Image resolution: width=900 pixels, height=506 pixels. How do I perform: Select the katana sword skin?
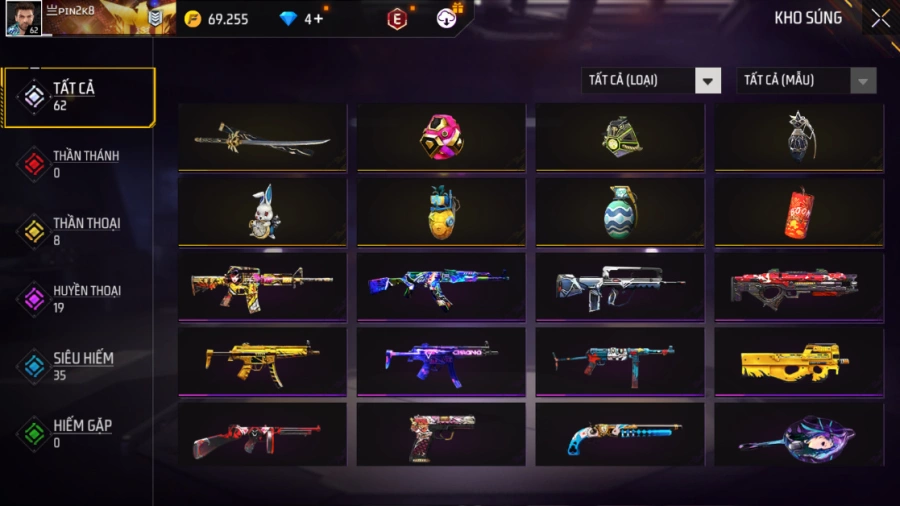pos(262,138)
